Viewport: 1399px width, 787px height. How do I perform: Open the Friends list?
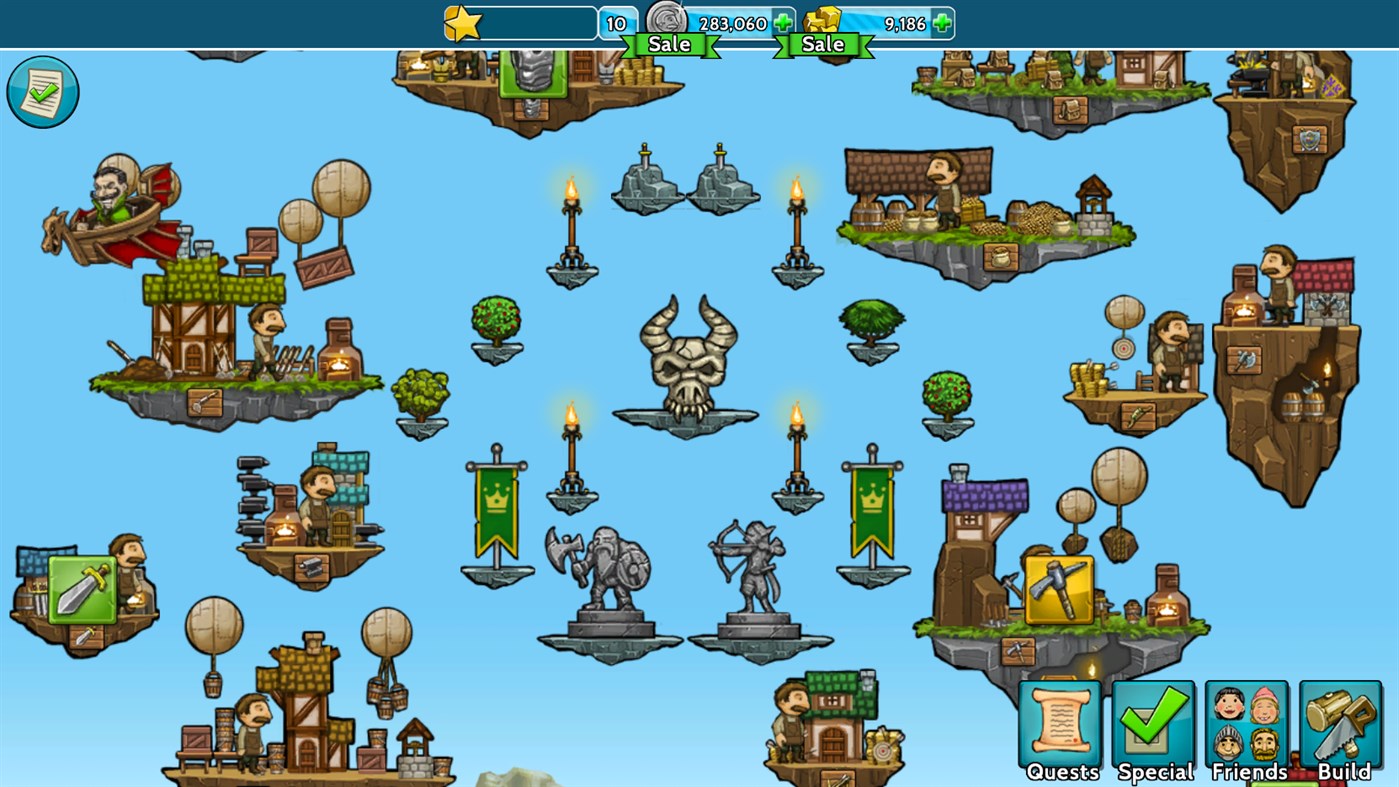coord(1246,722)
